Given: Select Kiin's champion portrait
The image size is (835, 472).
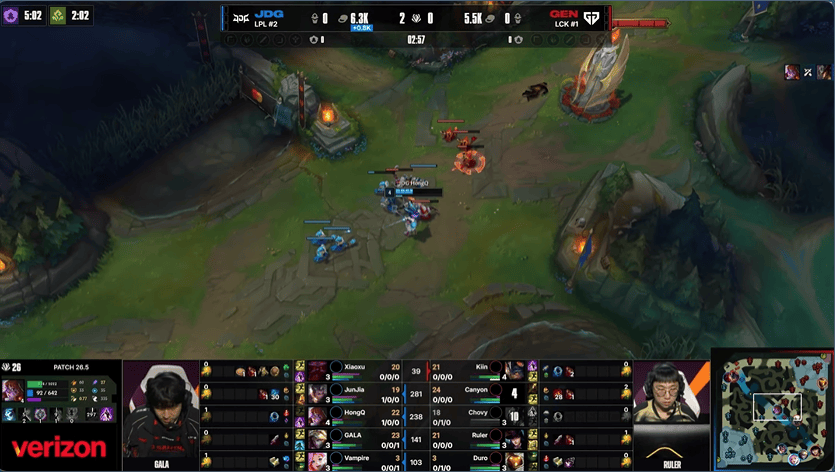Looking at the screenshot, I should tap(514, 370).
